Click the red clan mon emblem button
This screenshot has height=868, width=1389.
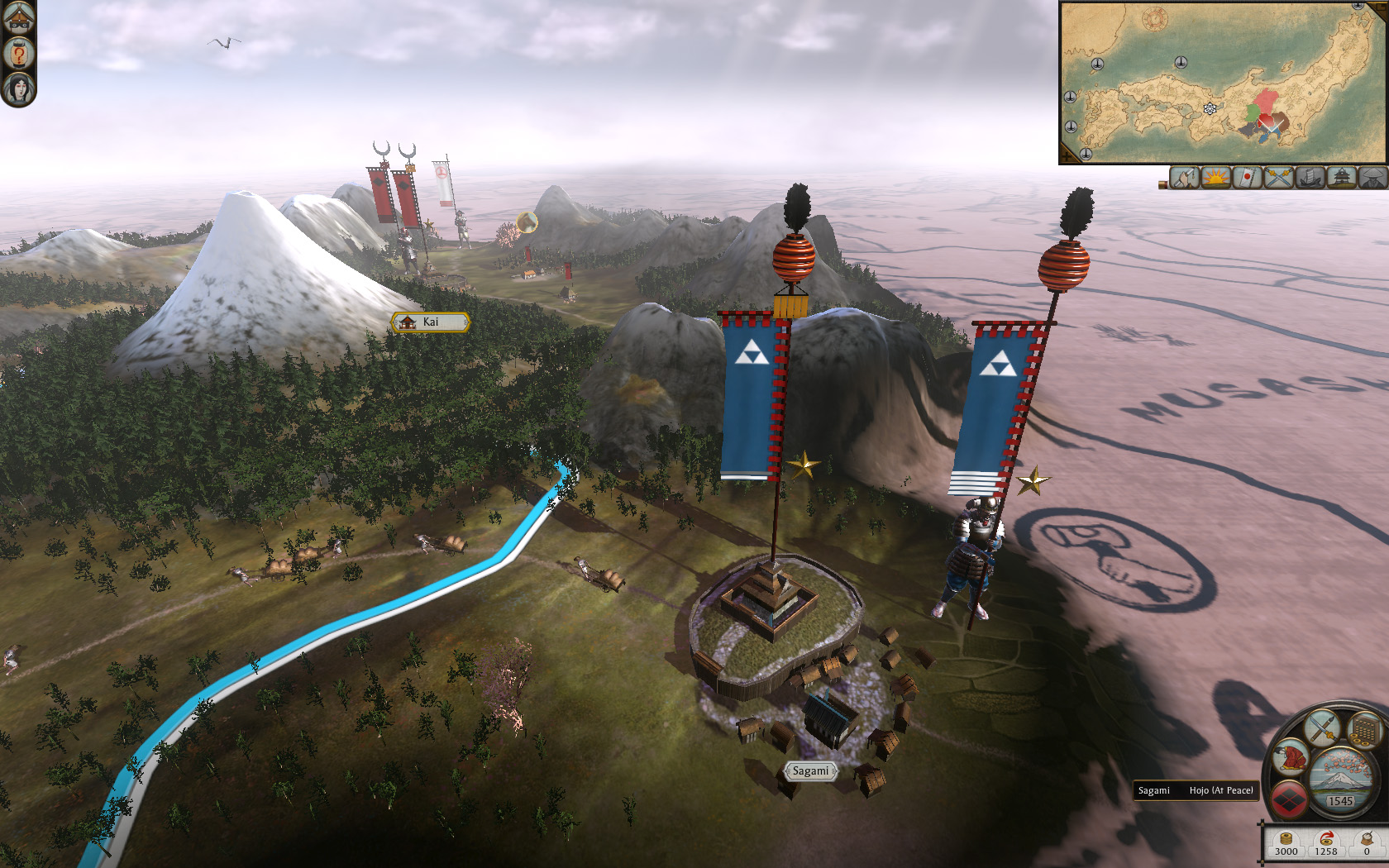[x=1290, y=799]
